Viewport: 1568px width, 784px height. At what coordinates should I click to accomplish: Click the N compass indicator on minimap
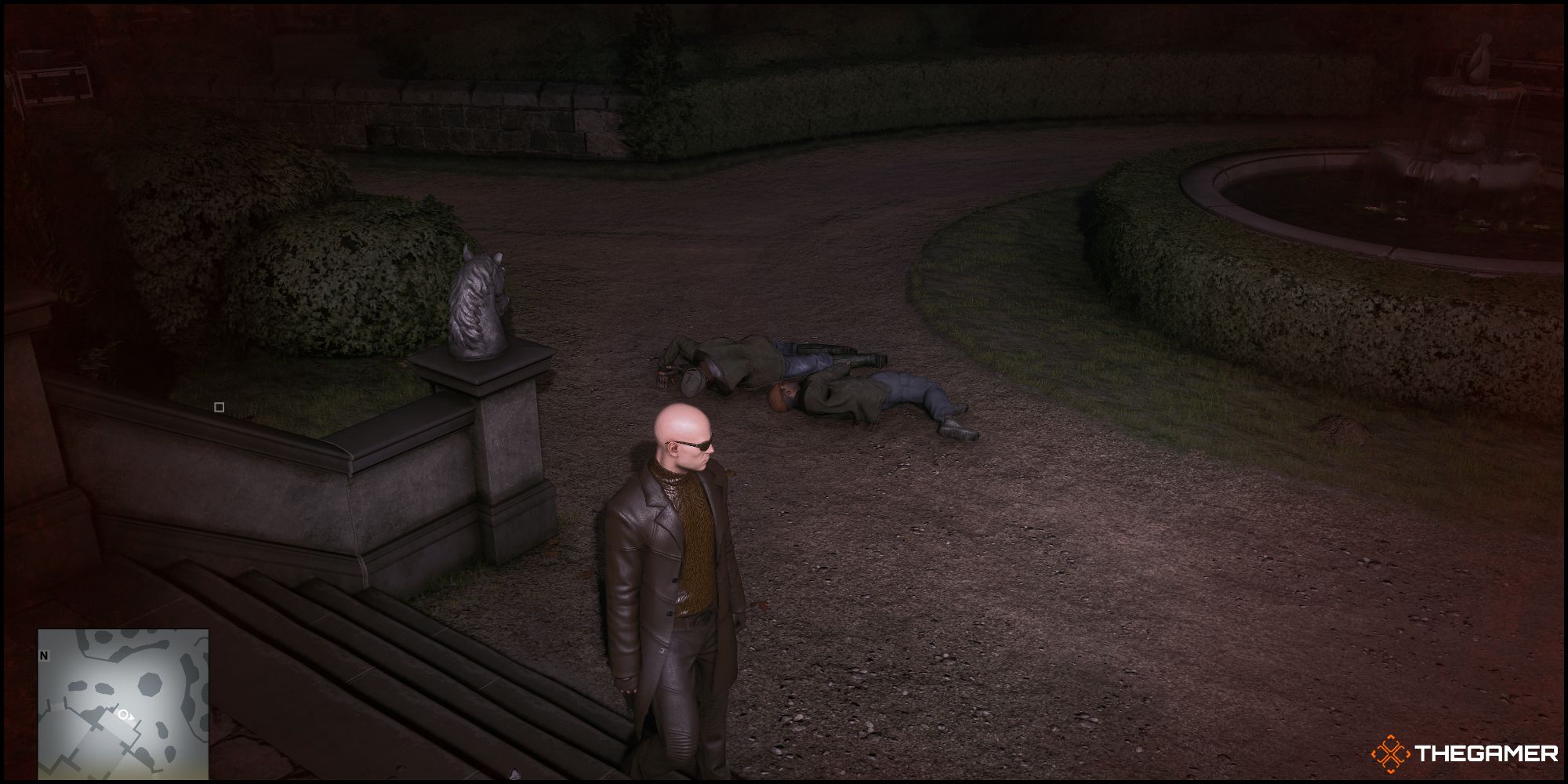(44, 655)
